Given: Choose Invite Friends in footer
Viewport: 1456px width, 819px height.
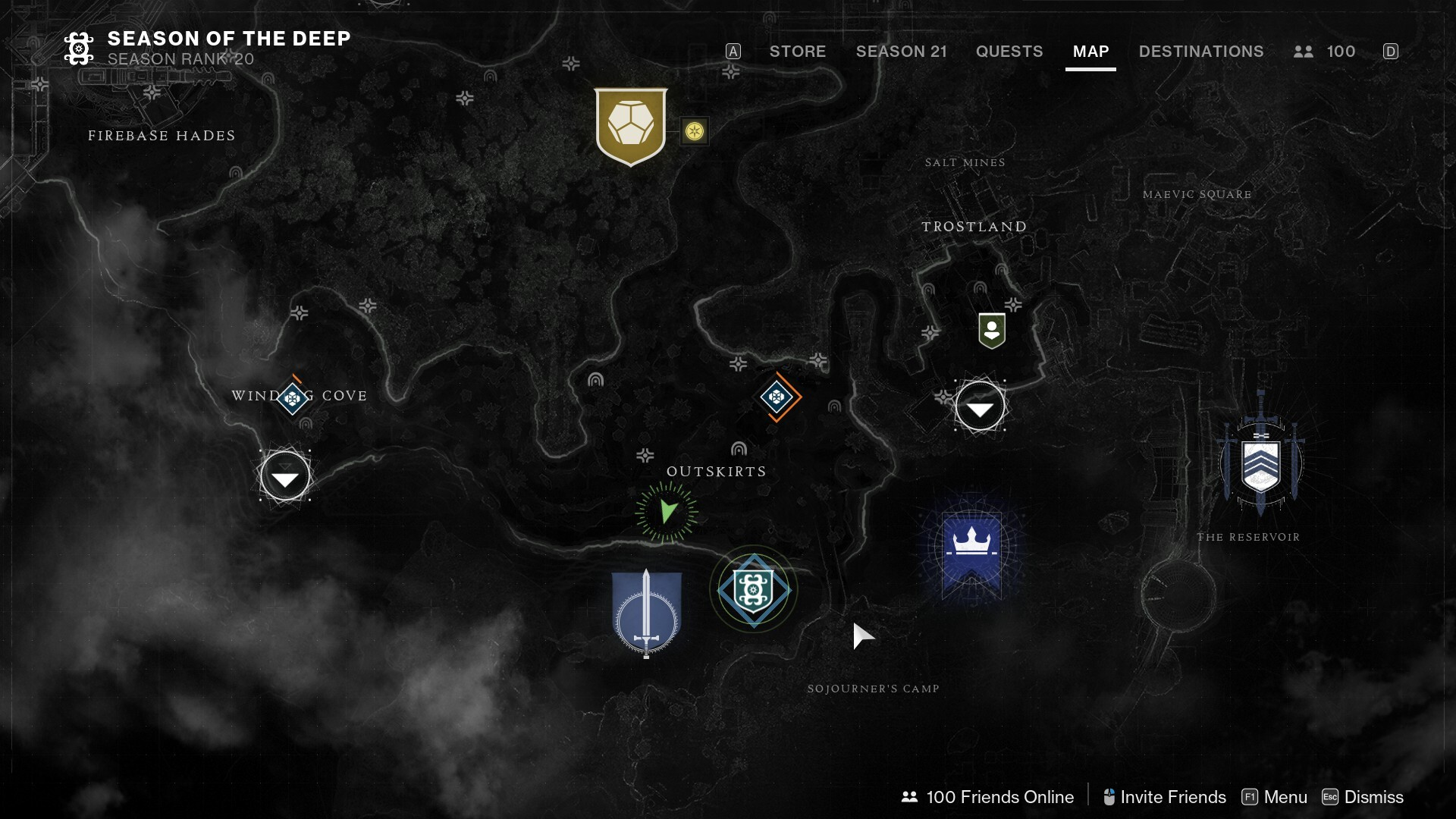Looking at the screenshot, I should (x=1164, y=797).
